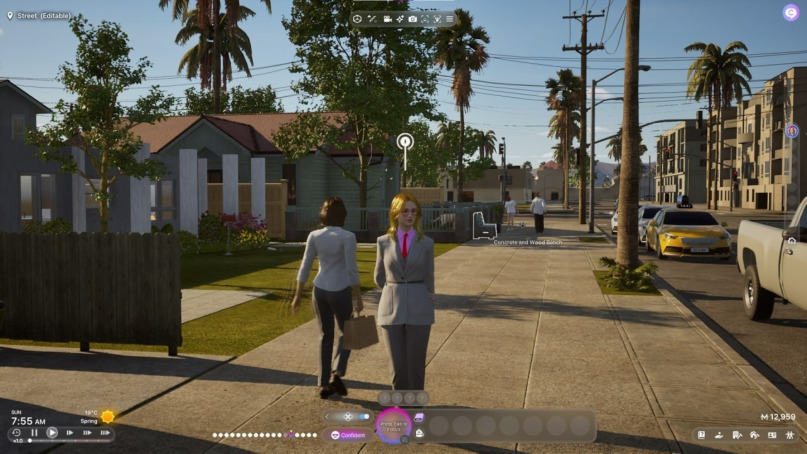Resume normal play speed
Image resolution: width=807 pixels, height=454 pixels.
pos(52,433)
